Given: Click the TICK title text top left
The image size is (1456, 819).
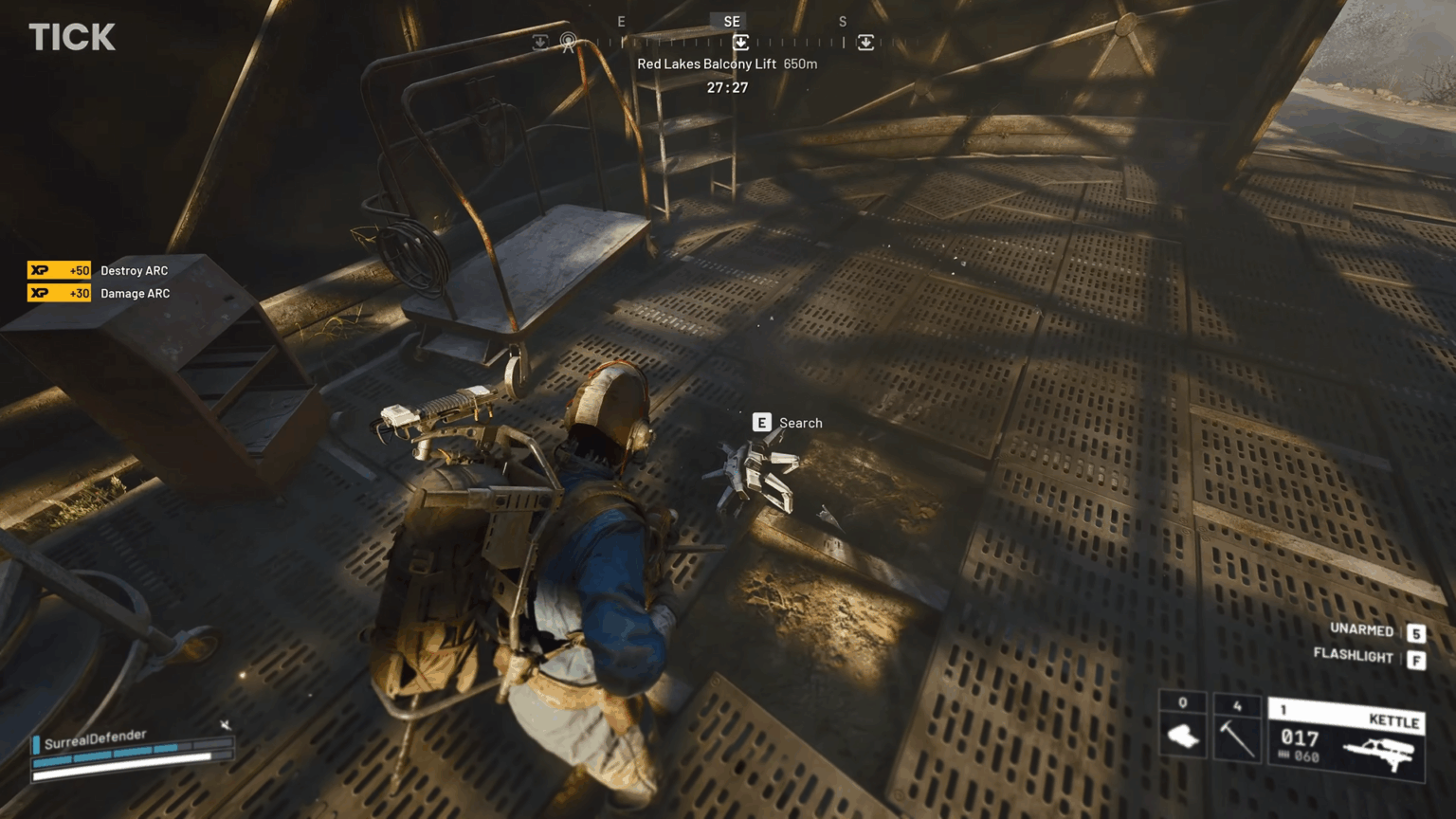Looking at the screenshot, I should 72,37.
